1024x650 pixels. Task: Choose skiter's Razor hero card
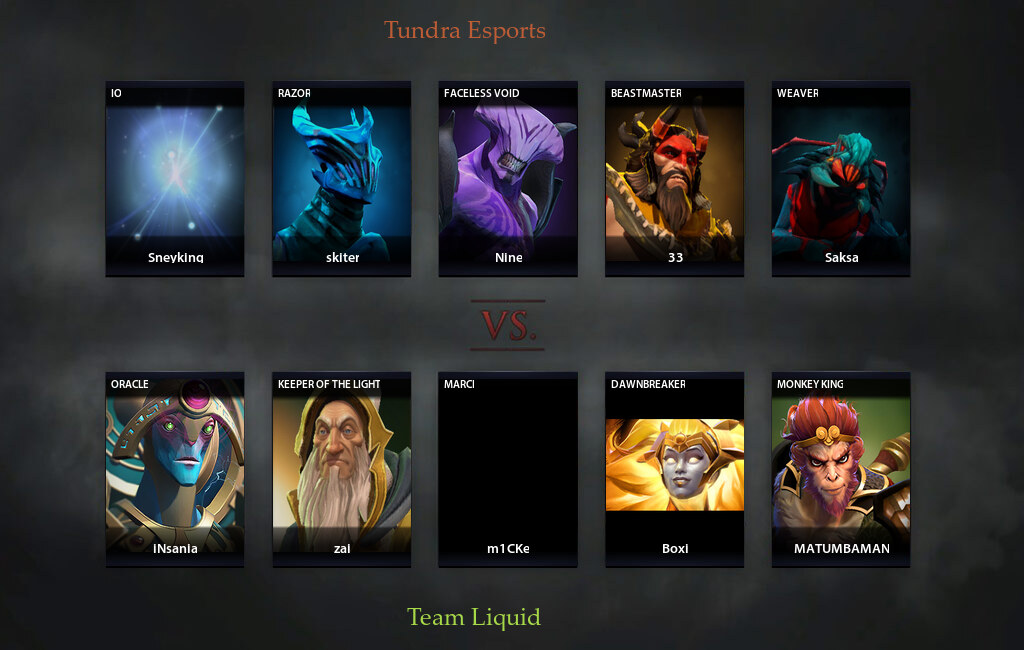click(x=342, y=178)
